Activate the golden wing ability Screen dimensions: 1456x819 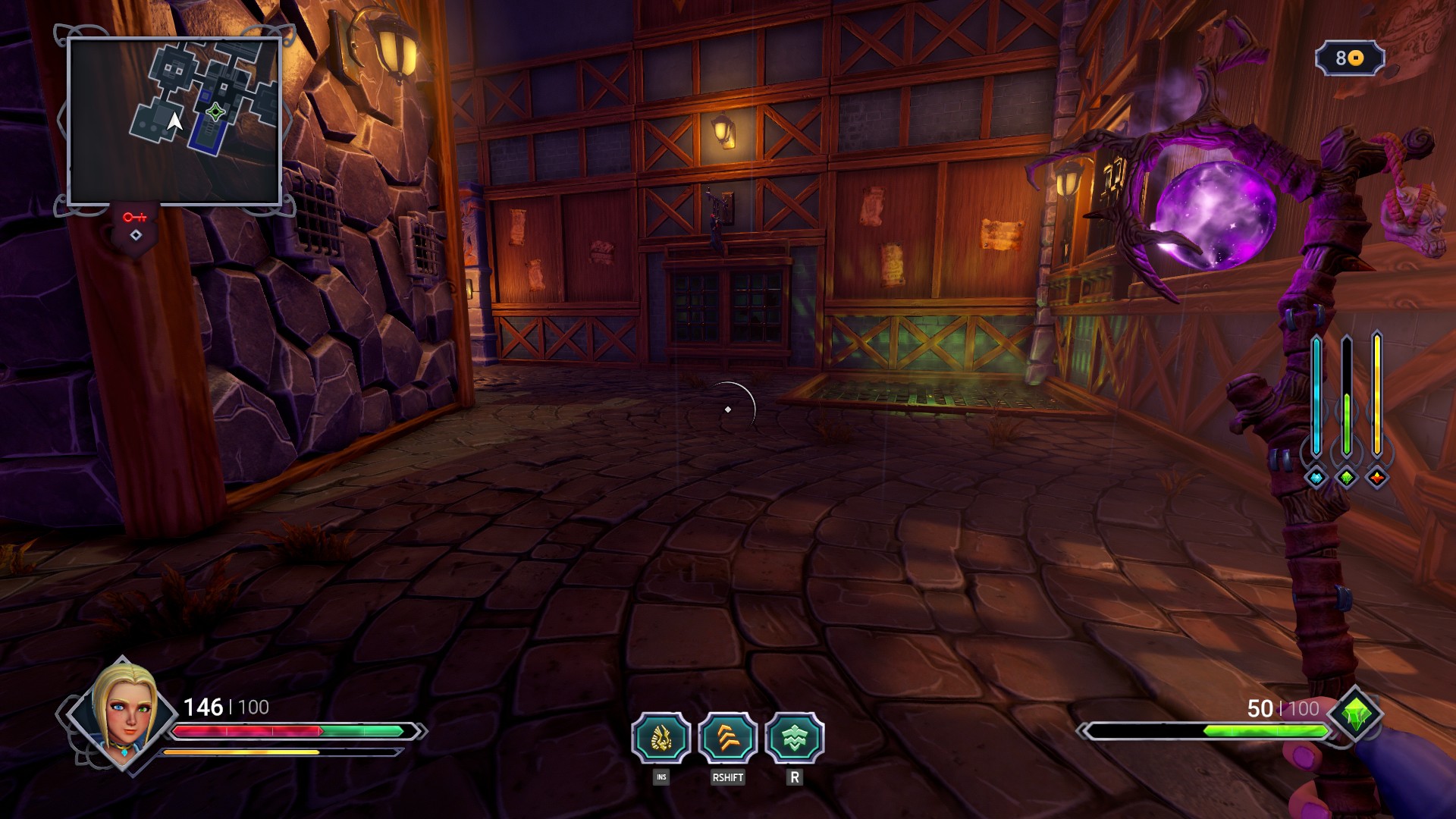(x=661, y=738)
